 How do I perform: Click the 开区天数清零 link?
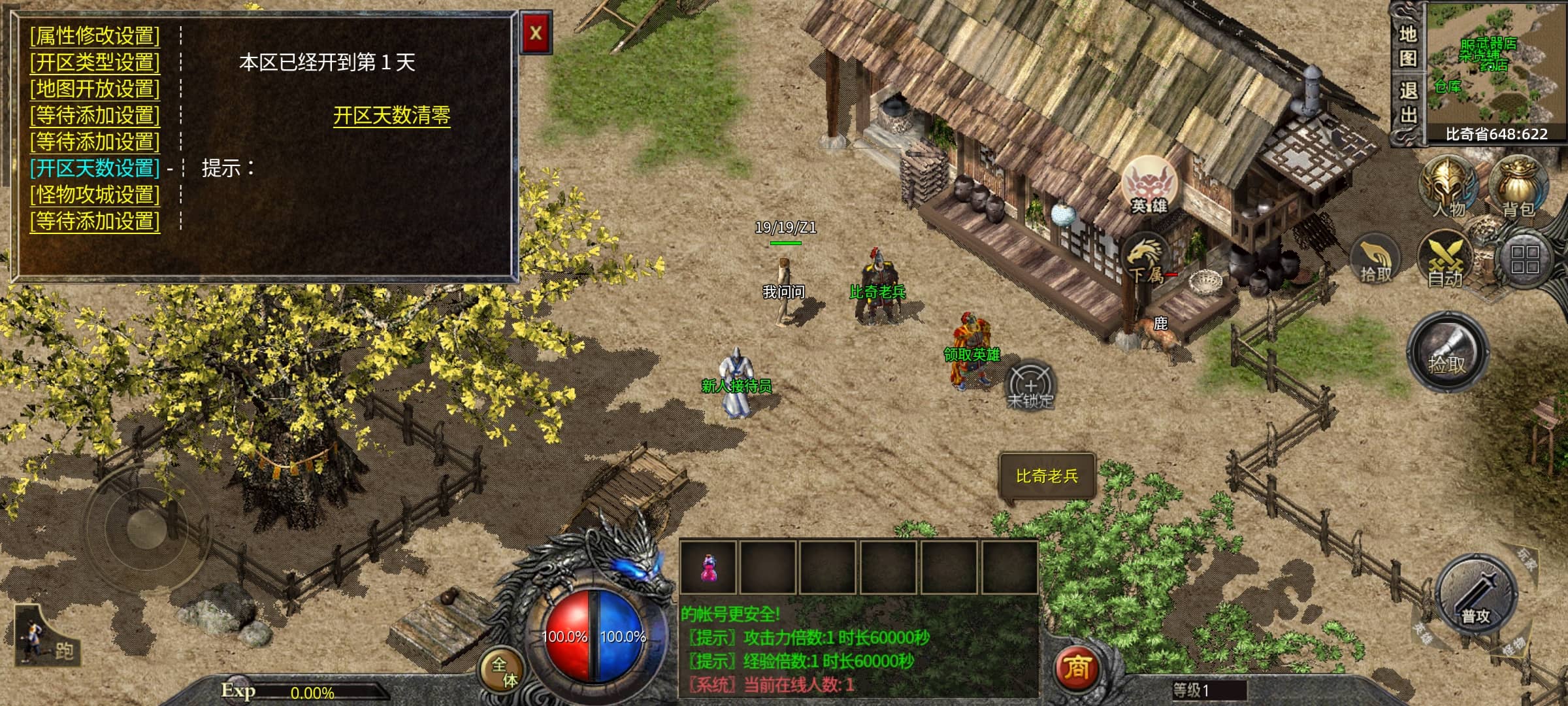(391, 116)
